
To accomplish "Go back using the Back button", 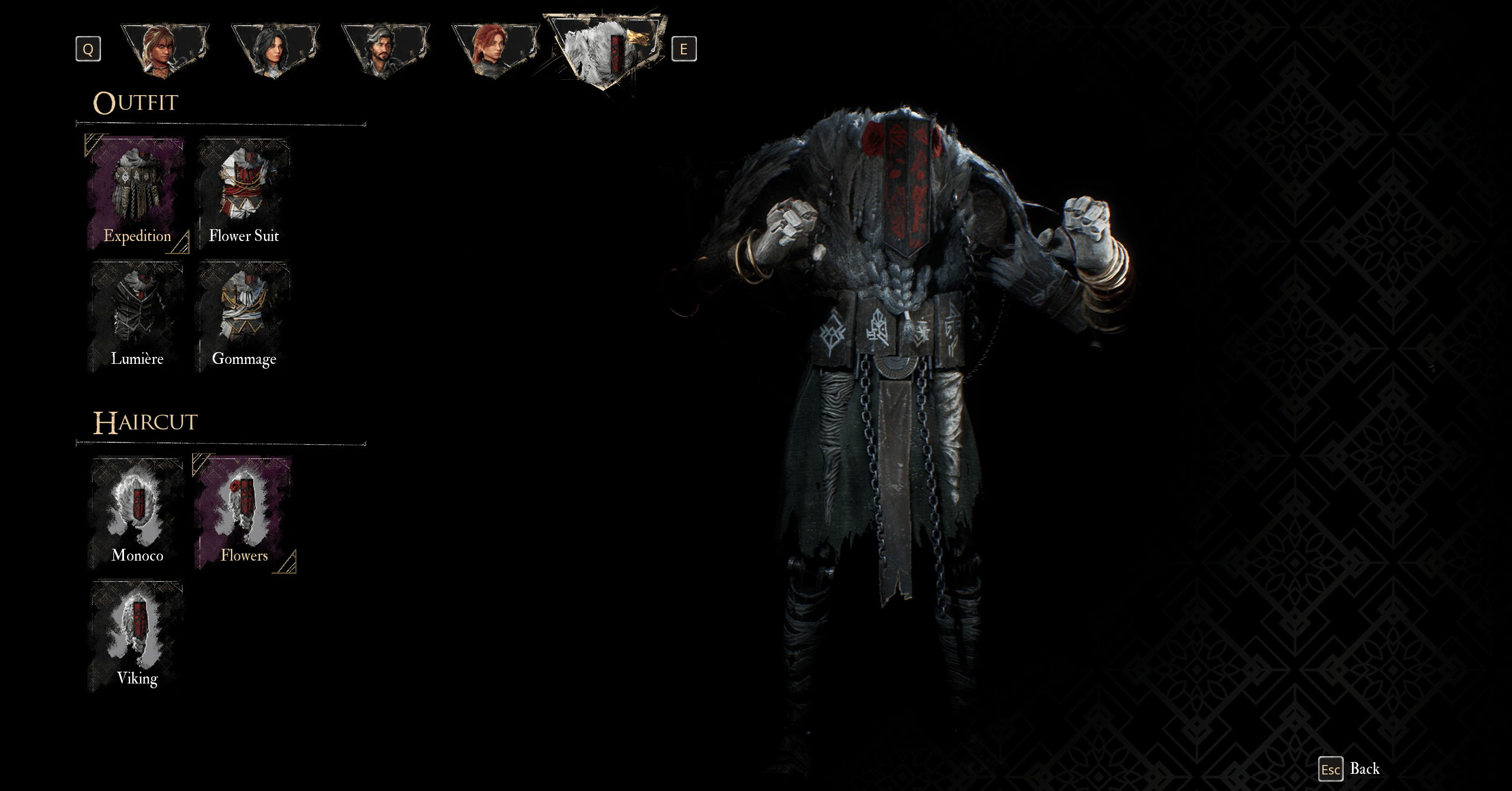I will pos(1350,769).
